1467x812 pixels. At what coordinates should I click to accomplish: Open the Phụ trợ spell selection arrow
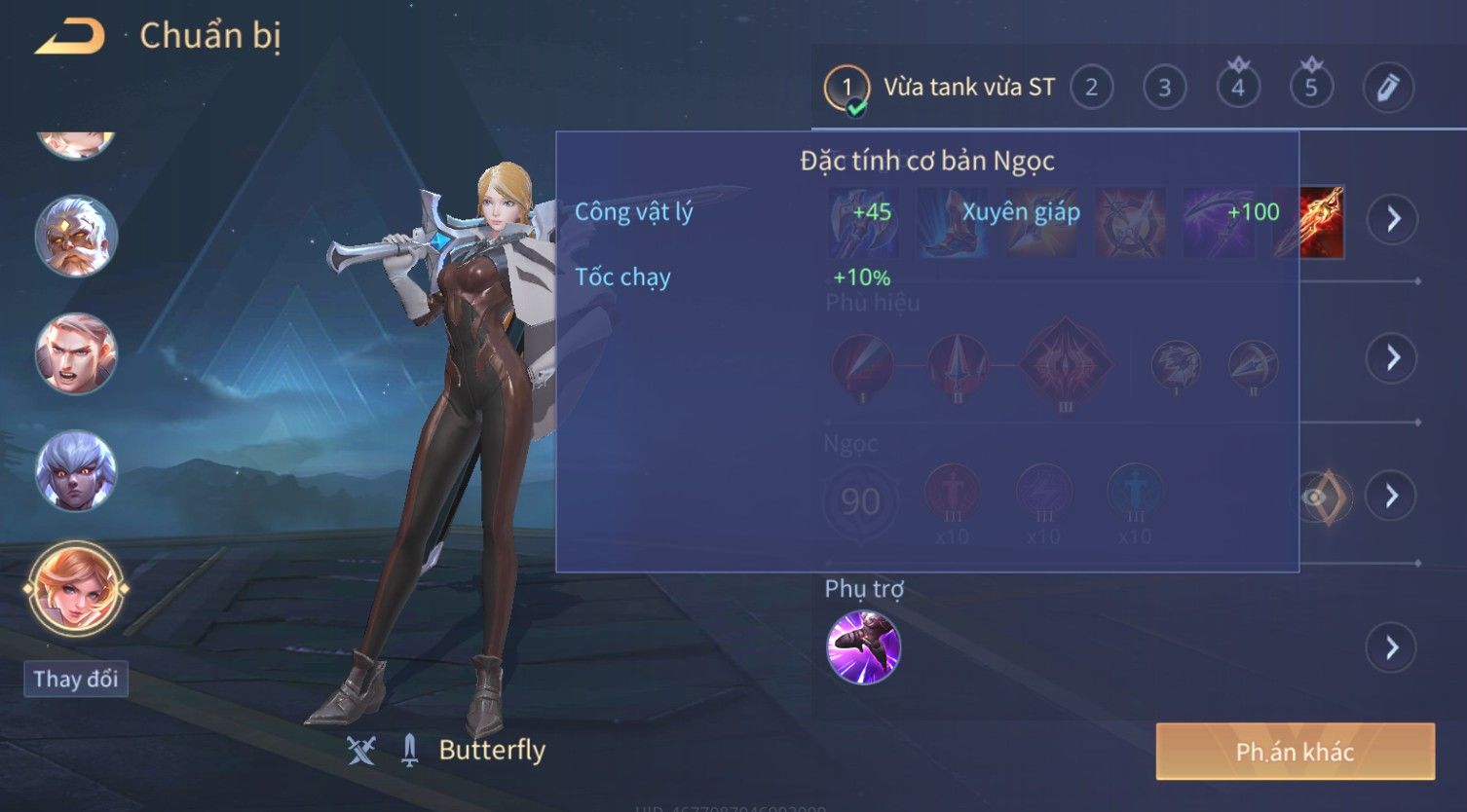pyautogui.click(x=1393, y=647)
